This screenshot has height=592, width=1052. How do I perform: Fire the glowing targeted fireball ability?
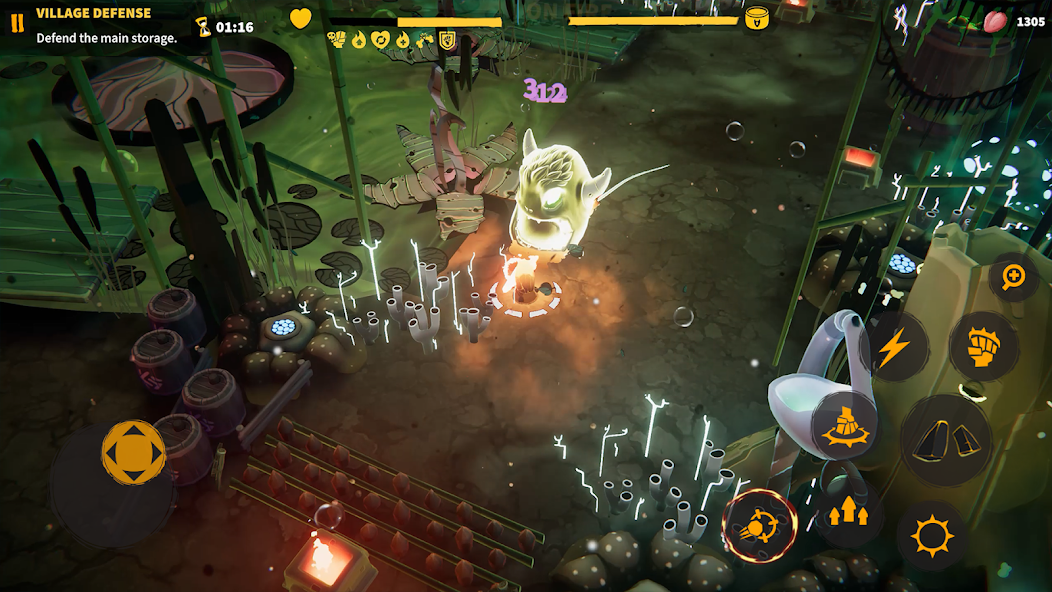(759, 525)
